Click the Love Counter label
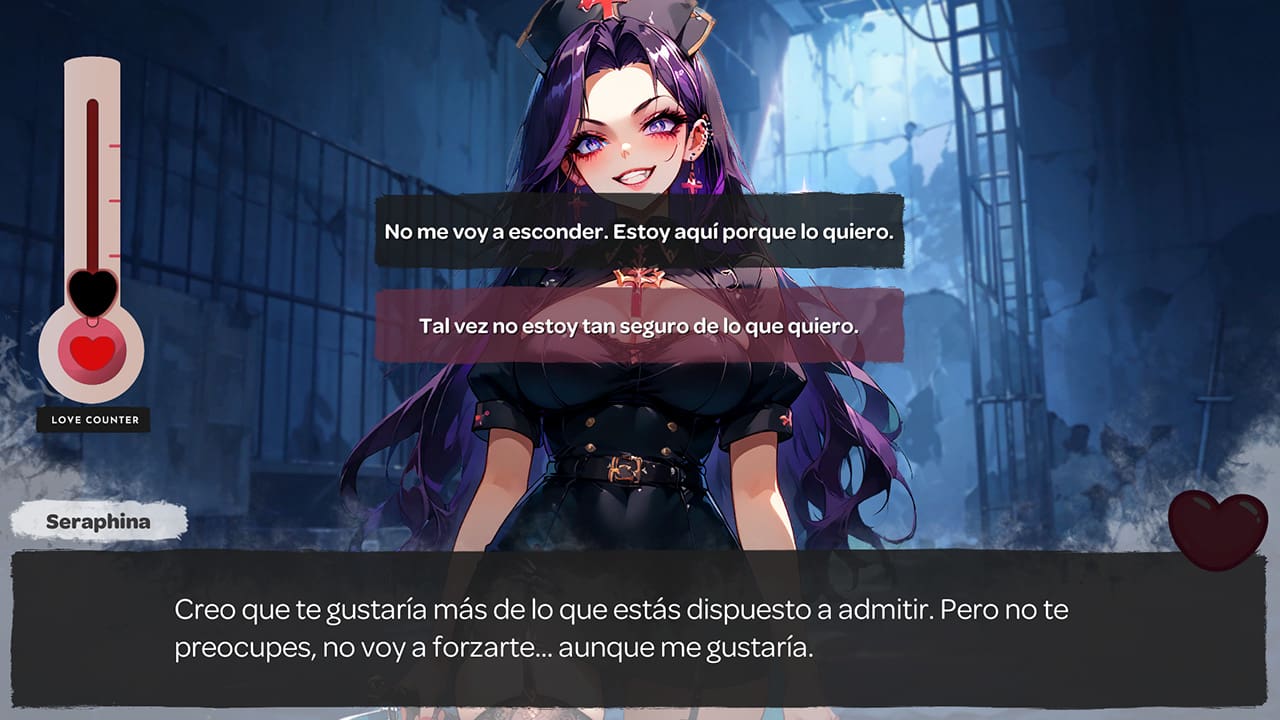Image resolution: width=1280 pixels, height=720 pixels. [x=96, y=420]
